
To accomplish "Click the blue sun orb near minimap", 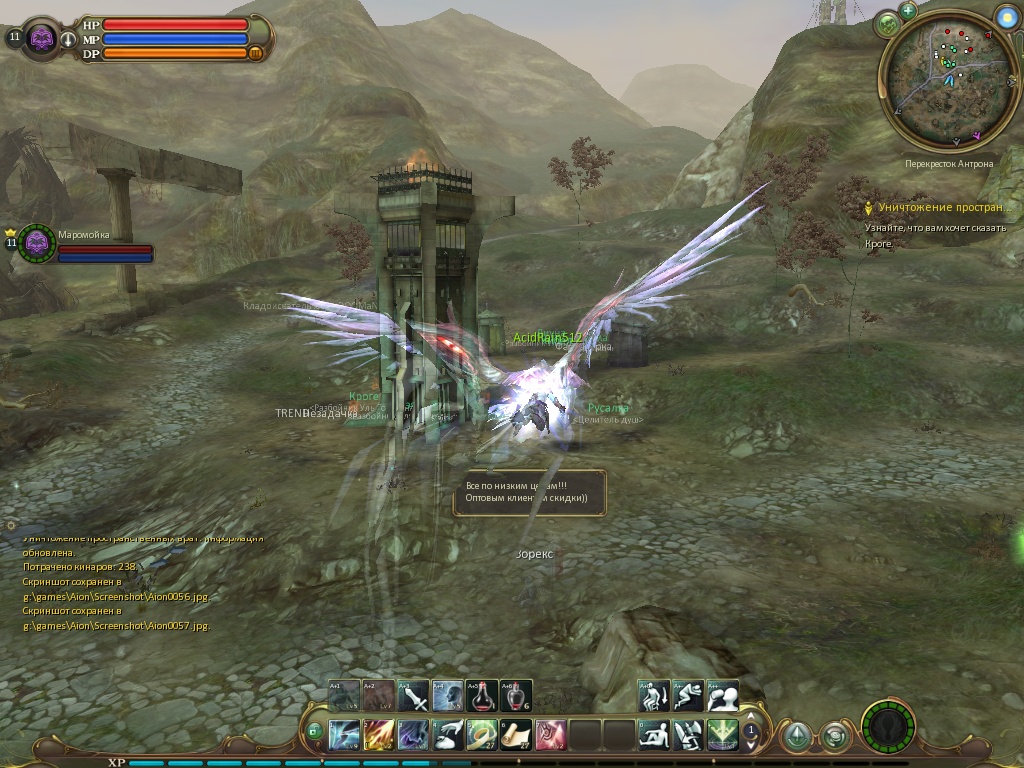I will tap(1006, 17).
